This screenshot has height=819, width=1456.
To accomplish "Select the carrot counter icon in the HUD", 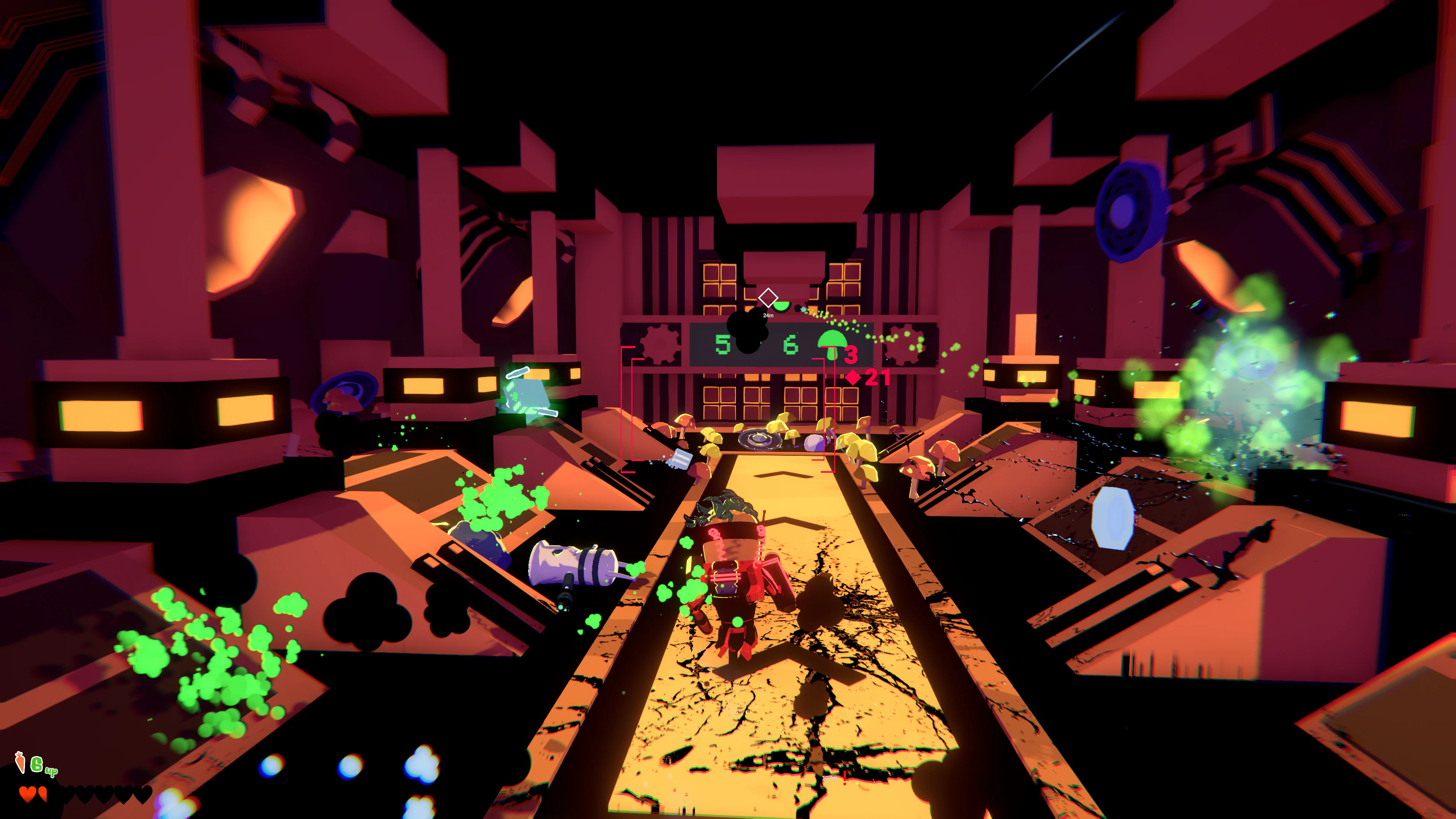I will 20,762.
